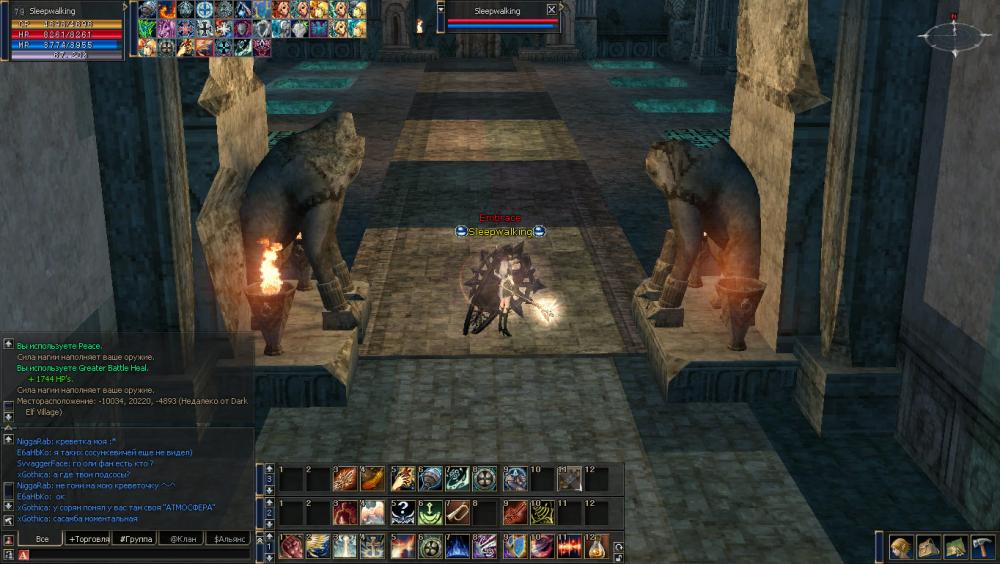Click the compass in the corner
1000x564 pixels.
953,37
